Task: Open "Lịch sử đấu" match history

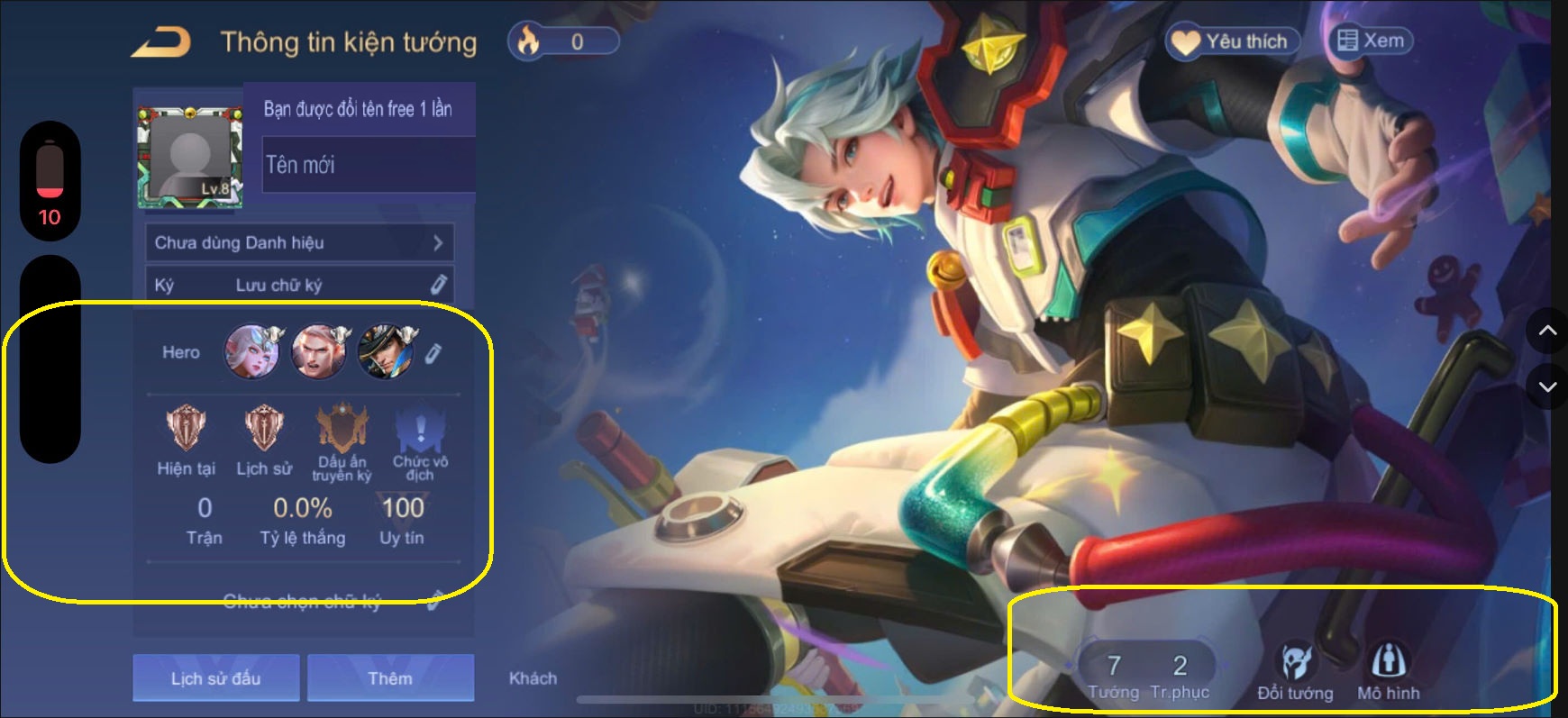Action: 215,677
